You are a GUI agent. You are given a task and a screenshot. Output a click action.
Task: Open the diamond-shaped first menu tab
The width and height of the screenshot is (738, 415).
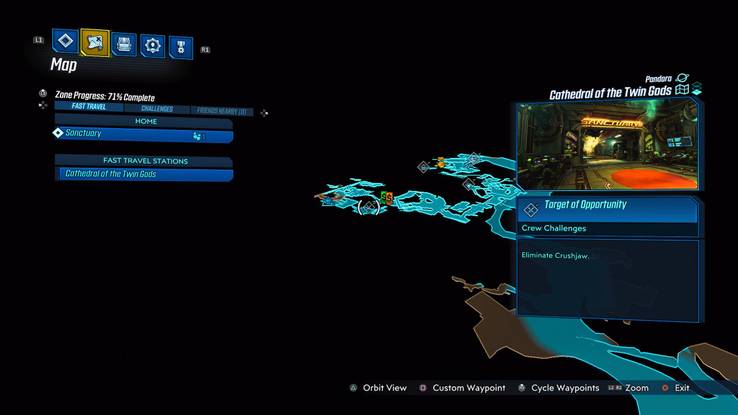click(66, 44)
